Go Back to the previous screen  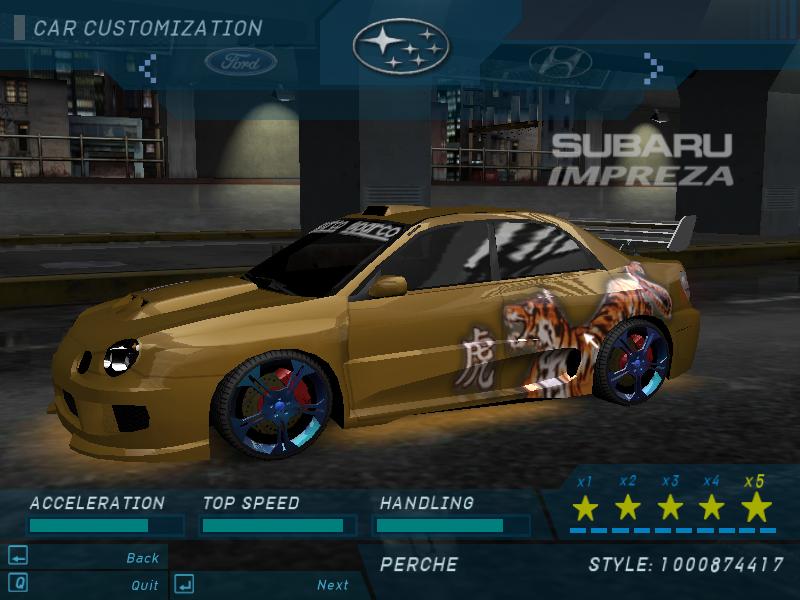click(x=142, y=558)
